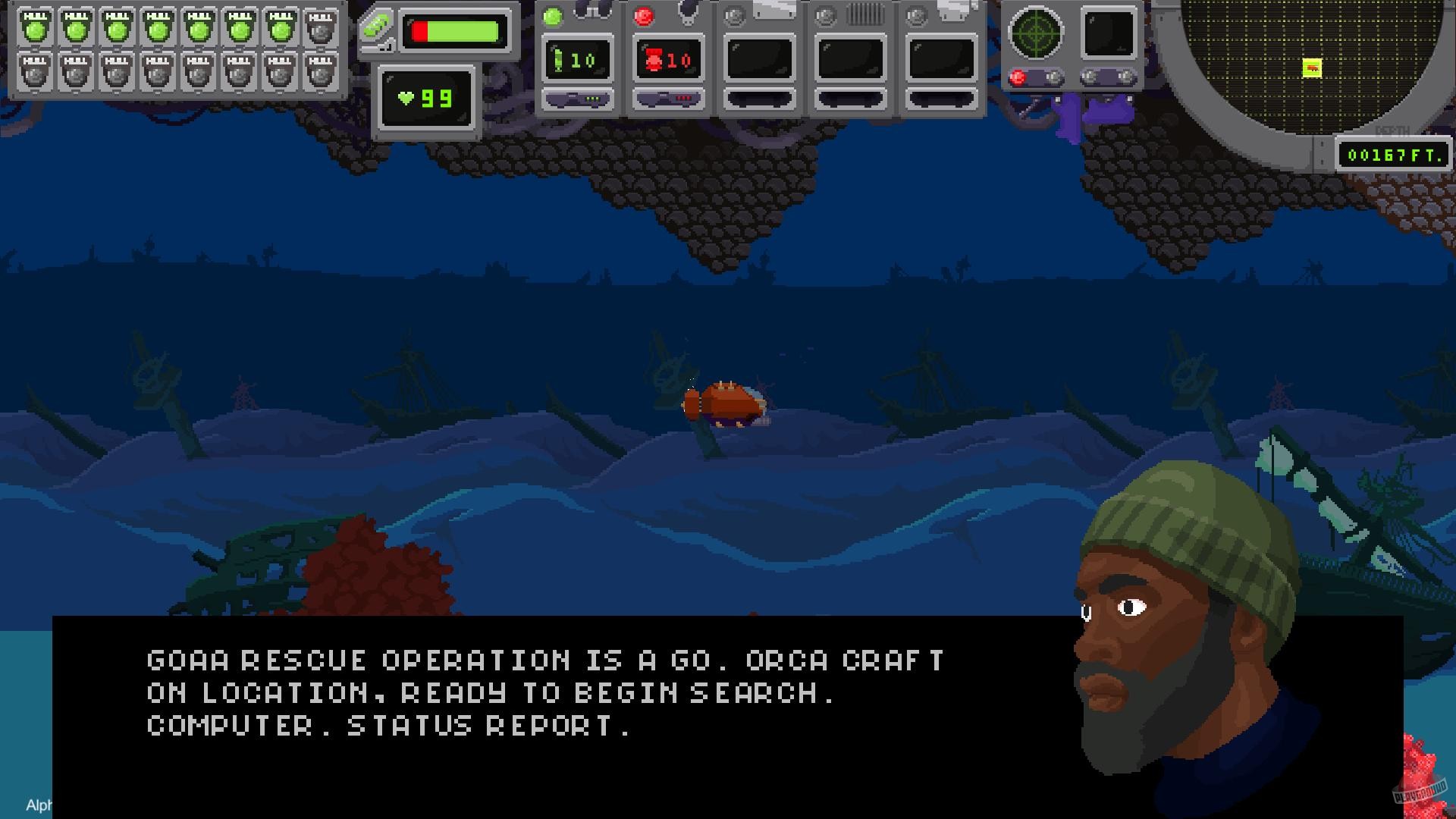This screenshot has width=1456, height=819.
Task: Open the empty fourth equipment compartment
Action: pos(850,59)
